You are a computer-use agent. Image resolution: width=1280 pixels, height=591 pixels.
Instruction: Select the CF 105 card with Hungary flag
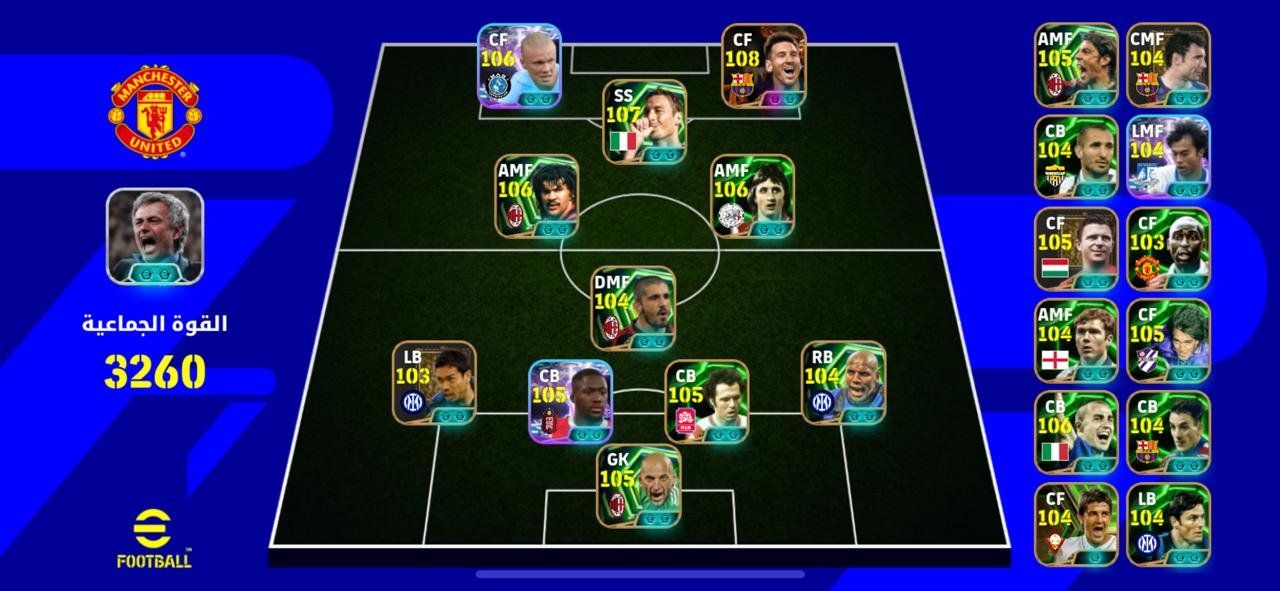point(1076,249)
